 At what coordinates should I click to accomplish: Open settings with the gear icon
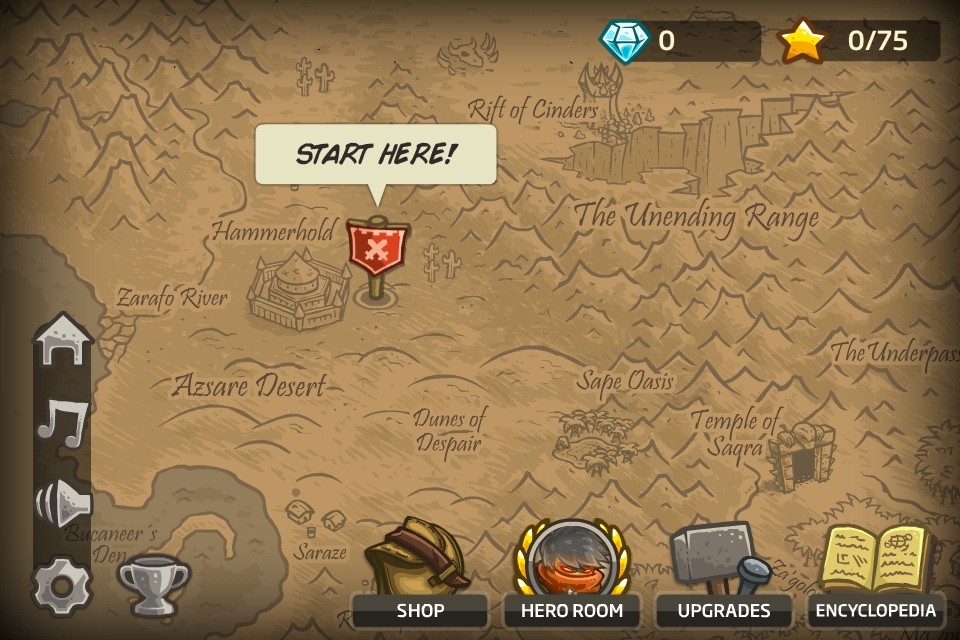pos(60,585)
